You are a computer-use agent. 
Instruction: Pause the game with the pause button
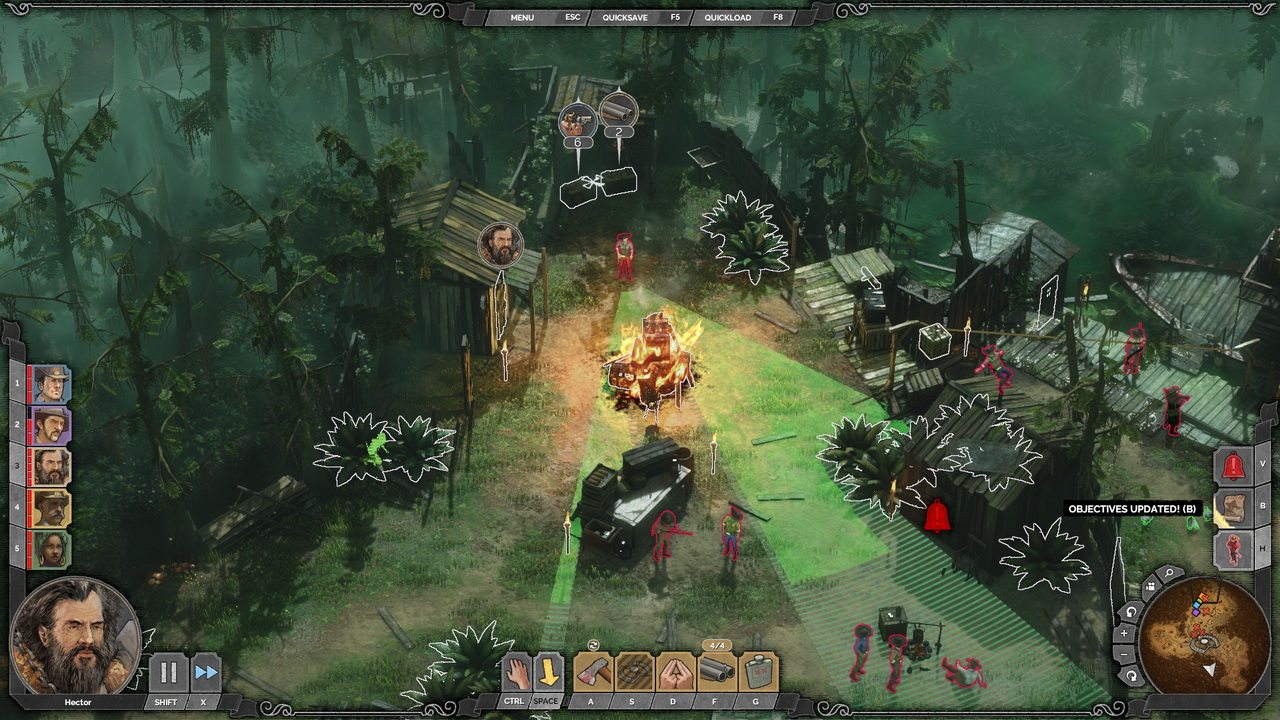168,673
